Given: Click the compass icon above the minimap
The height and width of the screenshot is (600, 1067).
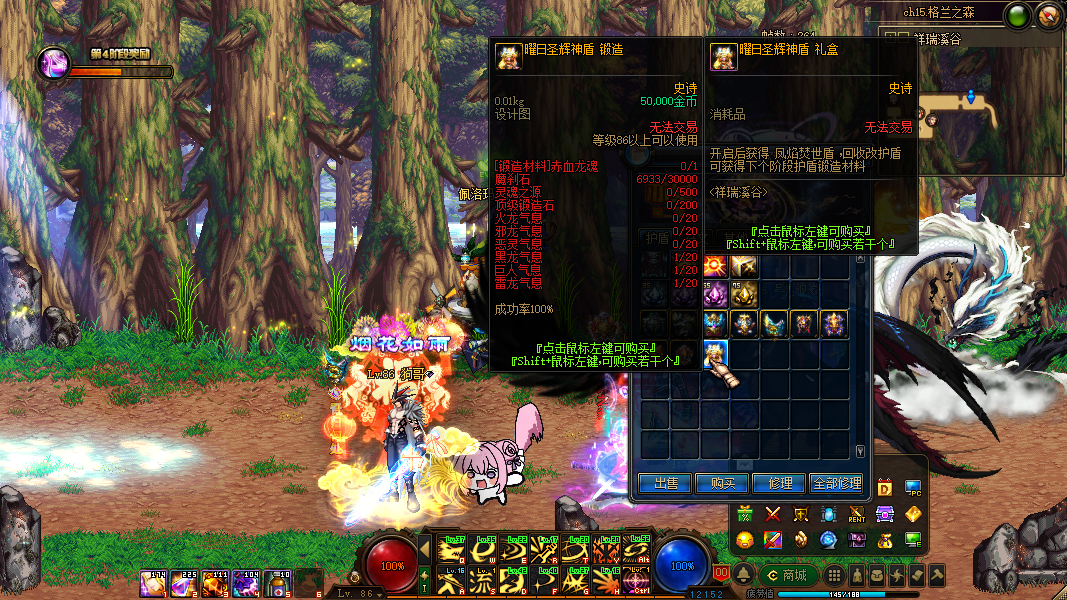Looking at the screenshot, I should (1048, 15).
